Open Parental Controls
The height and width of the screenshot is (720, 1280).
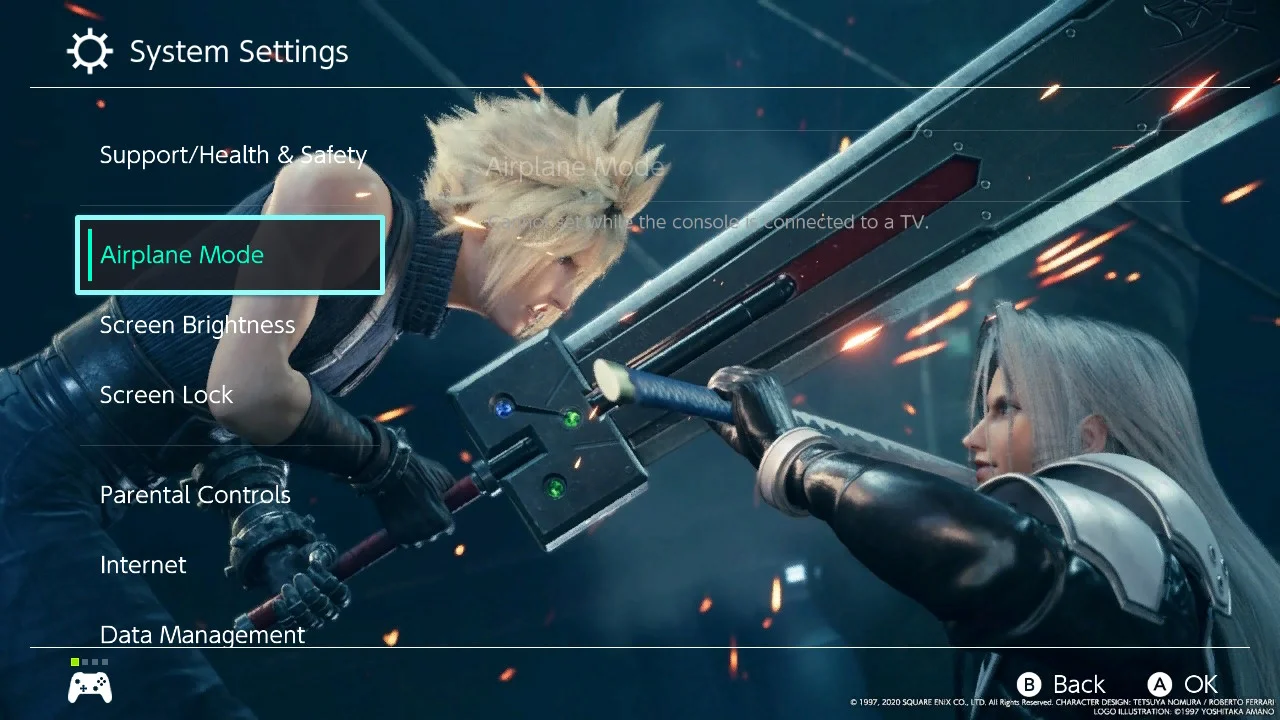tap(195, 494)
